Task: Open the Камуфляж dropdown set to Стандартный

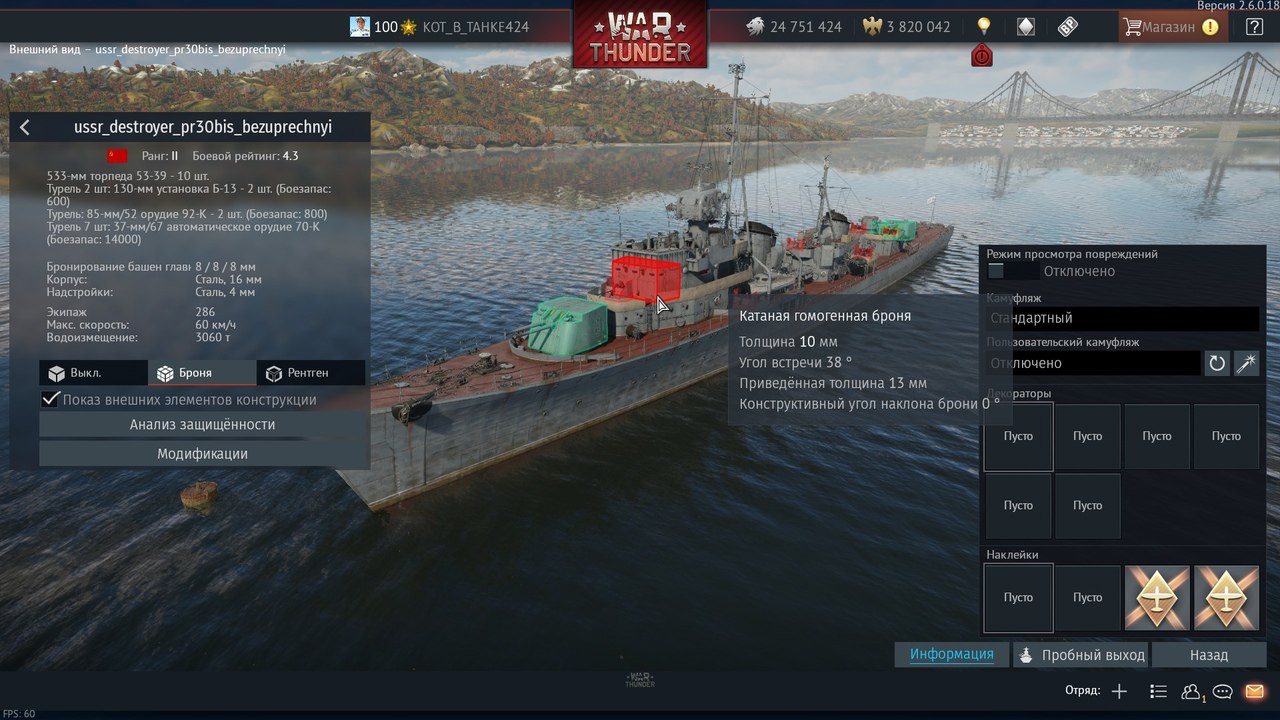Action: click(1122, 318)
